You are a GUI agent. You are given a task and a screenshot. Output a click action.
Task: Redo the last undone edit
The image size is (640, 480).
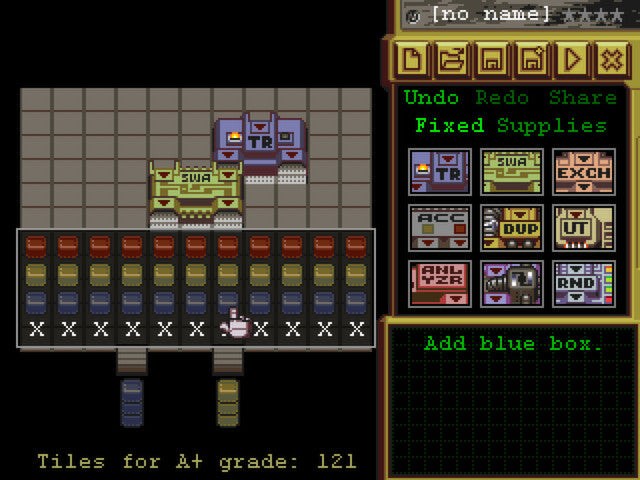tap(502, 98)
